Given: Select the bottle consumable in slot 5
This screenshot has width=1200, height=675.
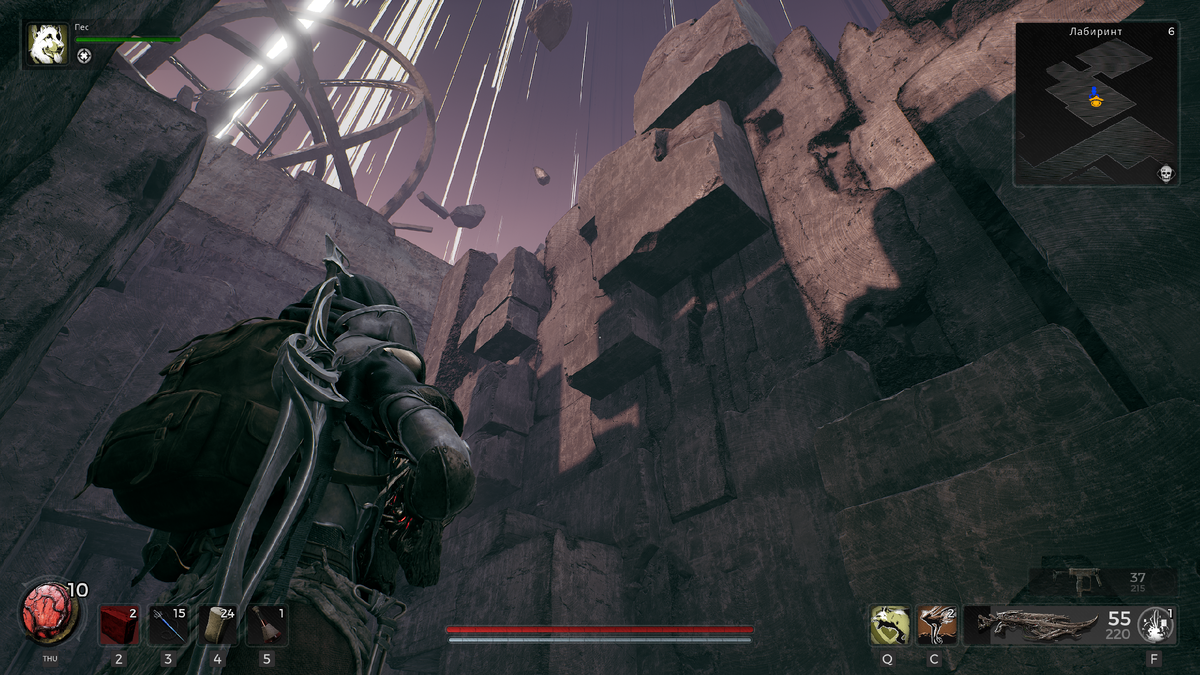Looking at the screenshot, I should pyautogui.click(x=266, y=625).
